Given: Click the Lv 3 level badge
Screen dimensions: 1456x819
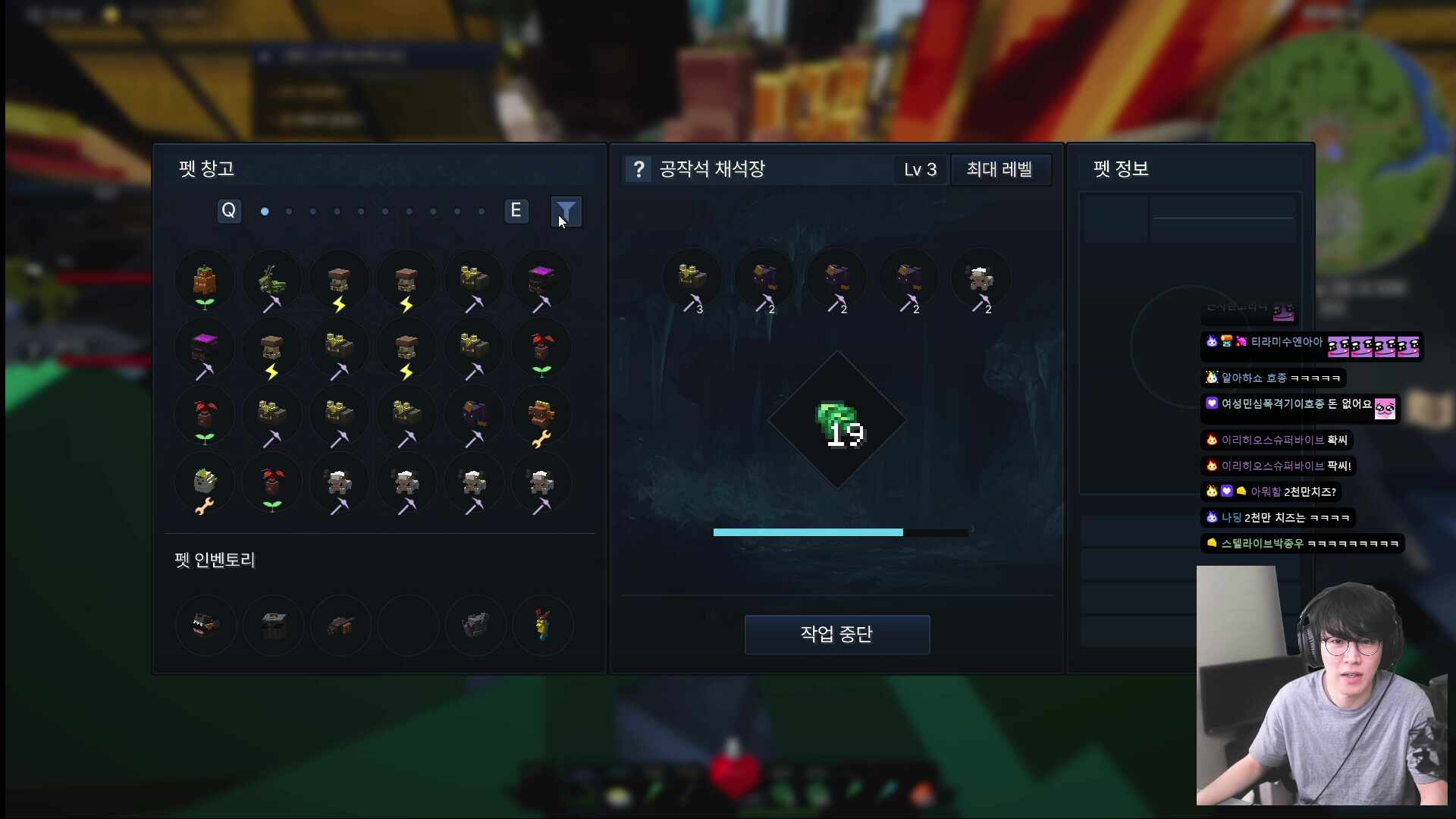Looking at the screenshot, I should [919, 170].
